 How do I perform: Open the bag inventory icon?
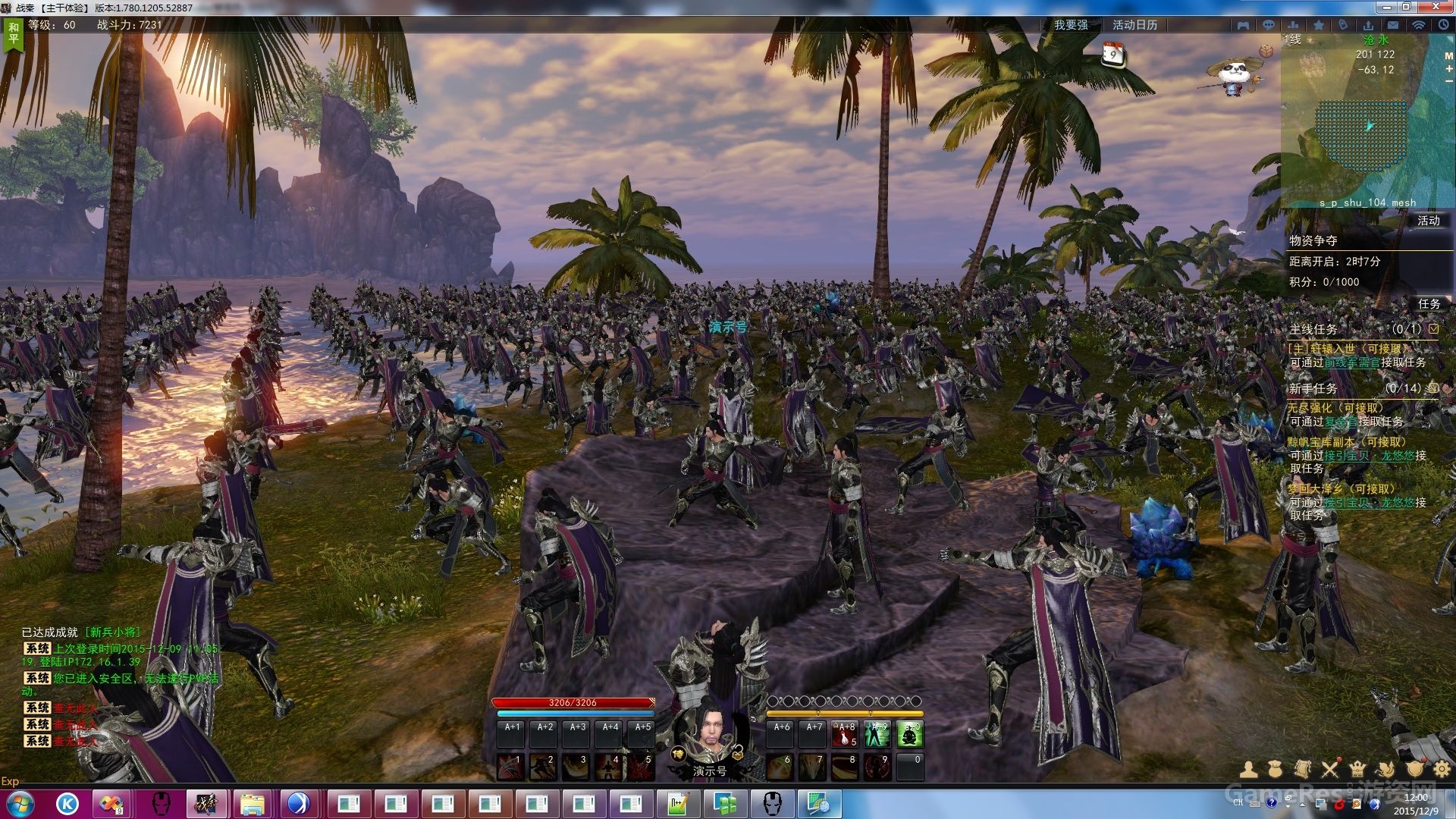[x=1276, y=770]
